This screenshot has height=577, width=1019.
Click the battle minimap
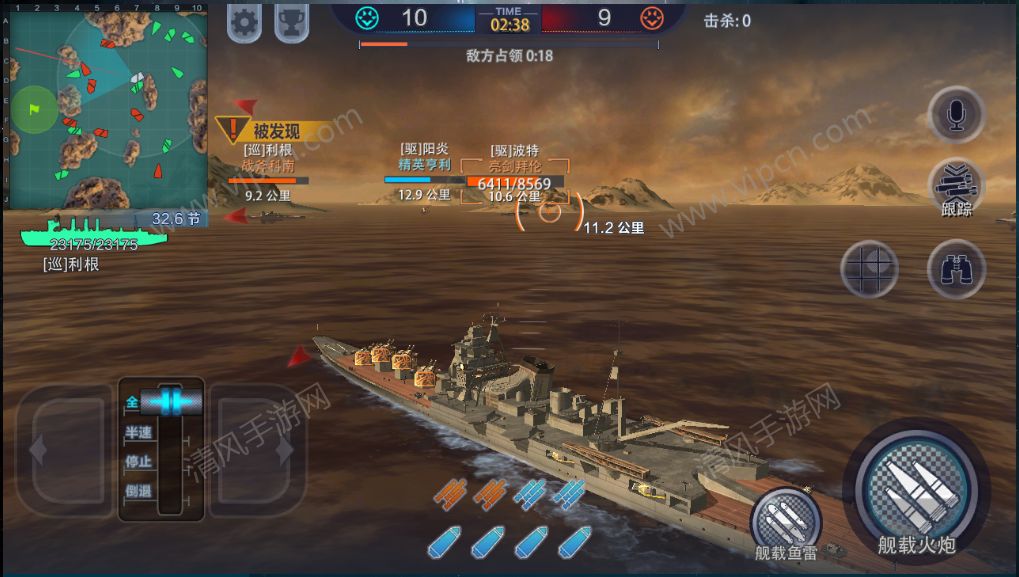click(104, 104)
